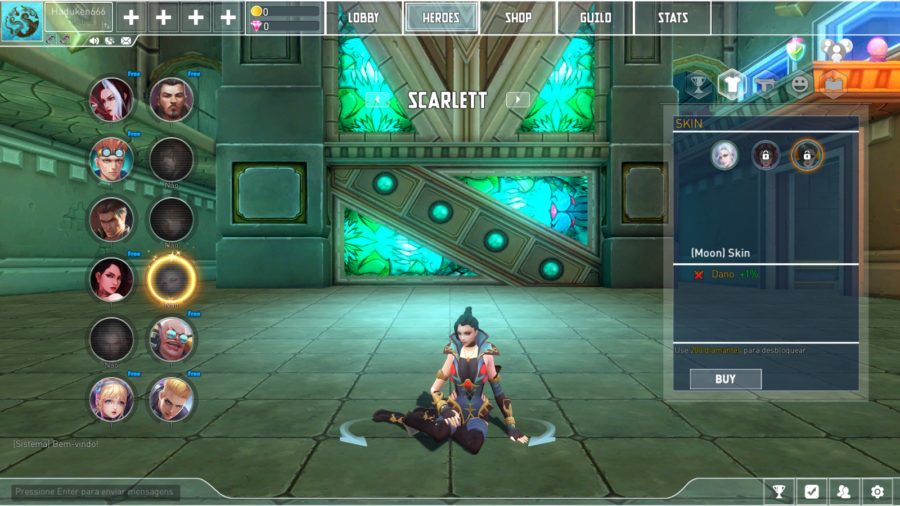Choose the blonde girl hero portrait

pyautogui.click(x=111, y=398)
